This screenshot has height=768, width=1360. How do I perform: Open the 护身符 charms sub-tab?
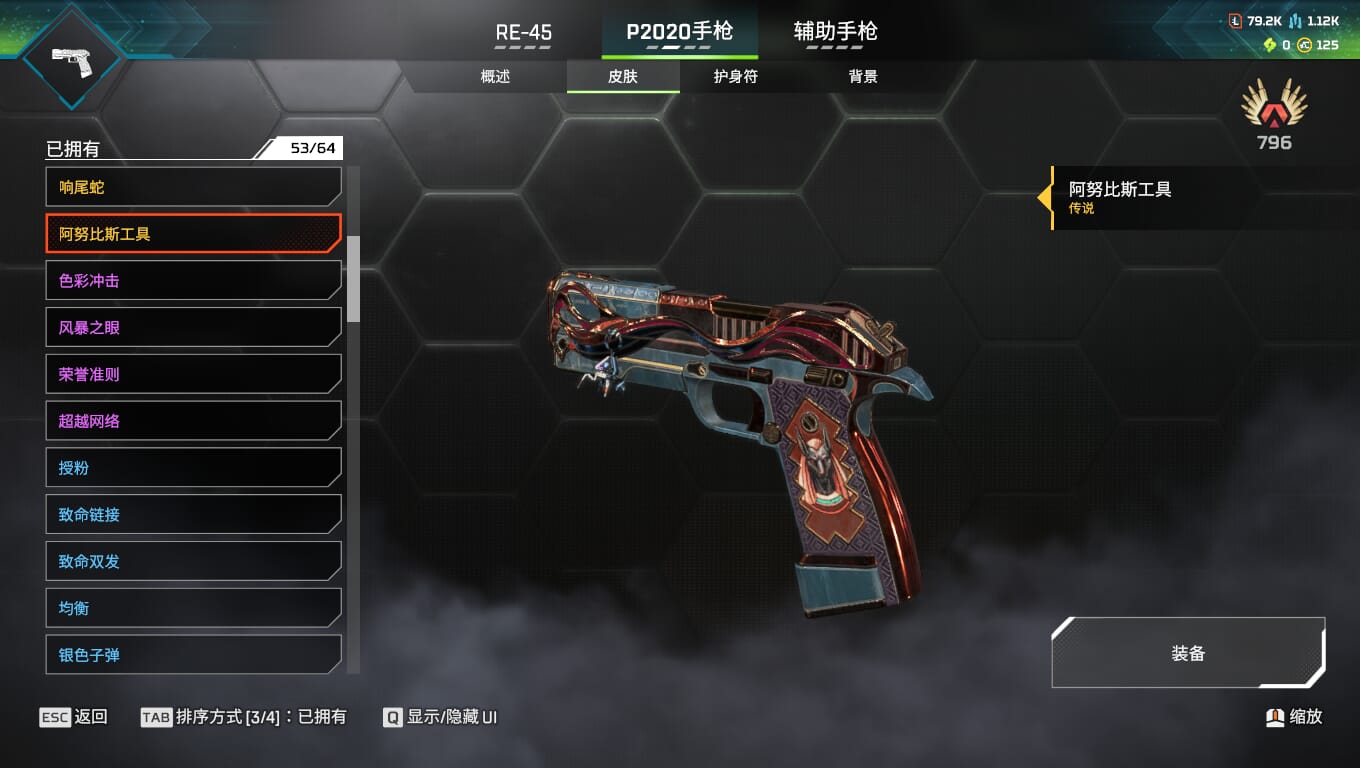[x=735, y=77]
